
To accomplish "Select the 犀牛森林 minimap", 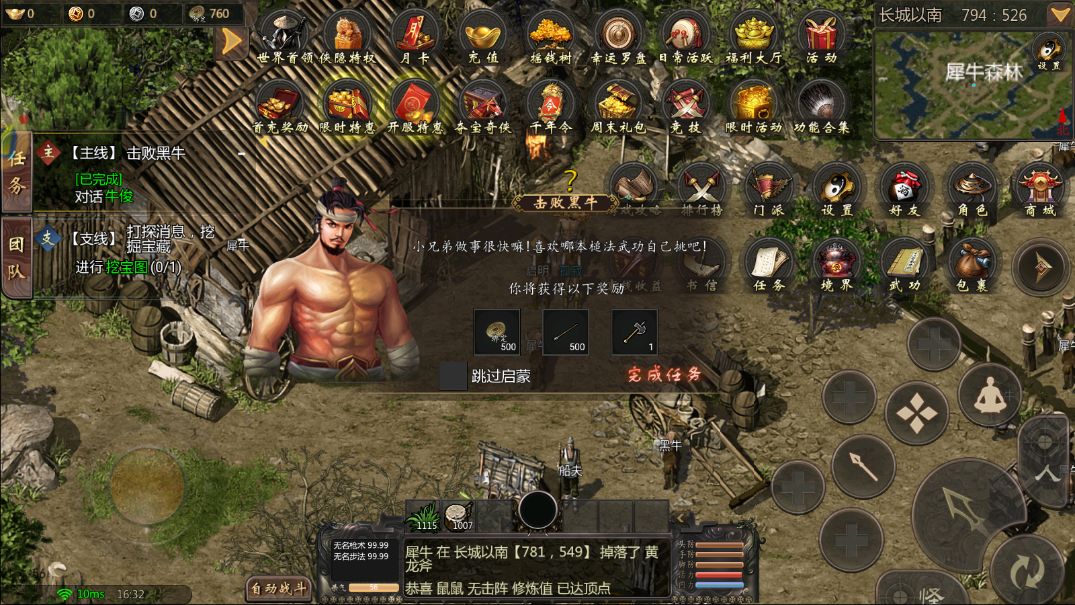I will [973, 85].
